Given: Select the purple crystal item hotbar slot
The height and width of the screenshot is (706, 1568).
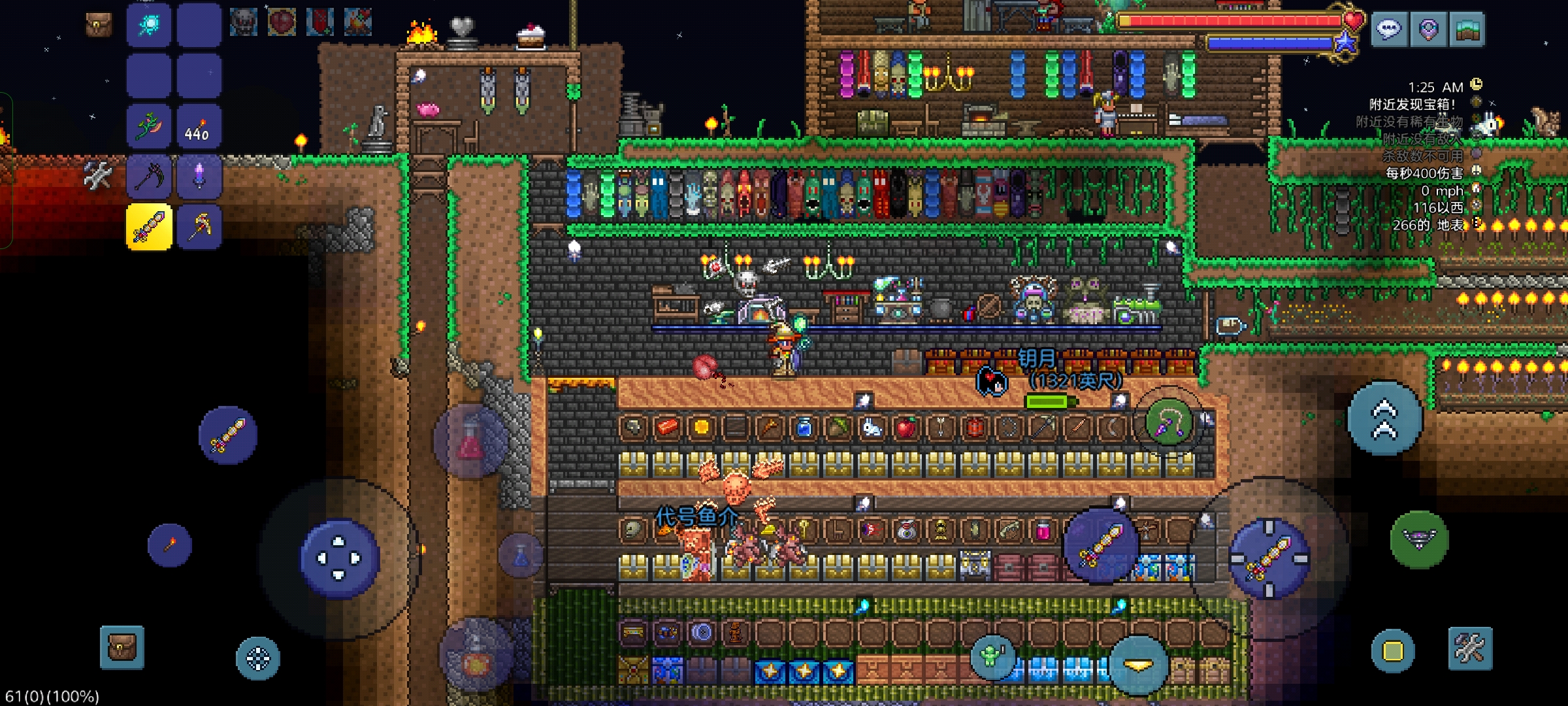Looking at the screenshot, I should pos(199,176).
